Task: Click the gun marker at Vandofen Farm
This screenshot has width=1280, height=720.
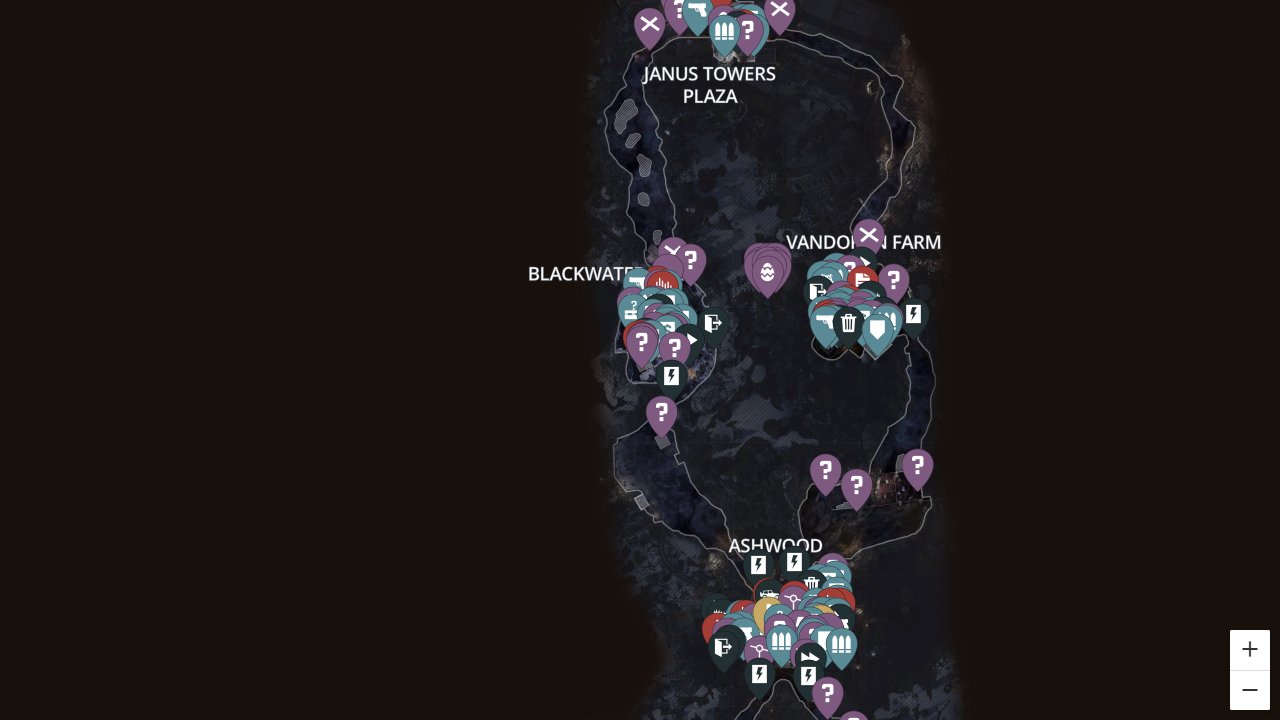Action: coord(822,320)
